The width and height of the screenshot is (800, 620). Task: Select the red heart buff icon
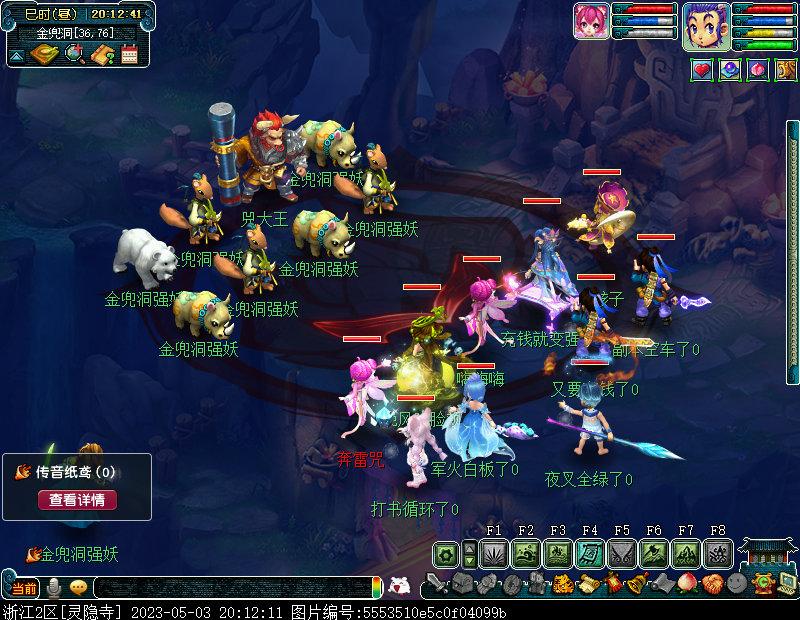point(702,71)
